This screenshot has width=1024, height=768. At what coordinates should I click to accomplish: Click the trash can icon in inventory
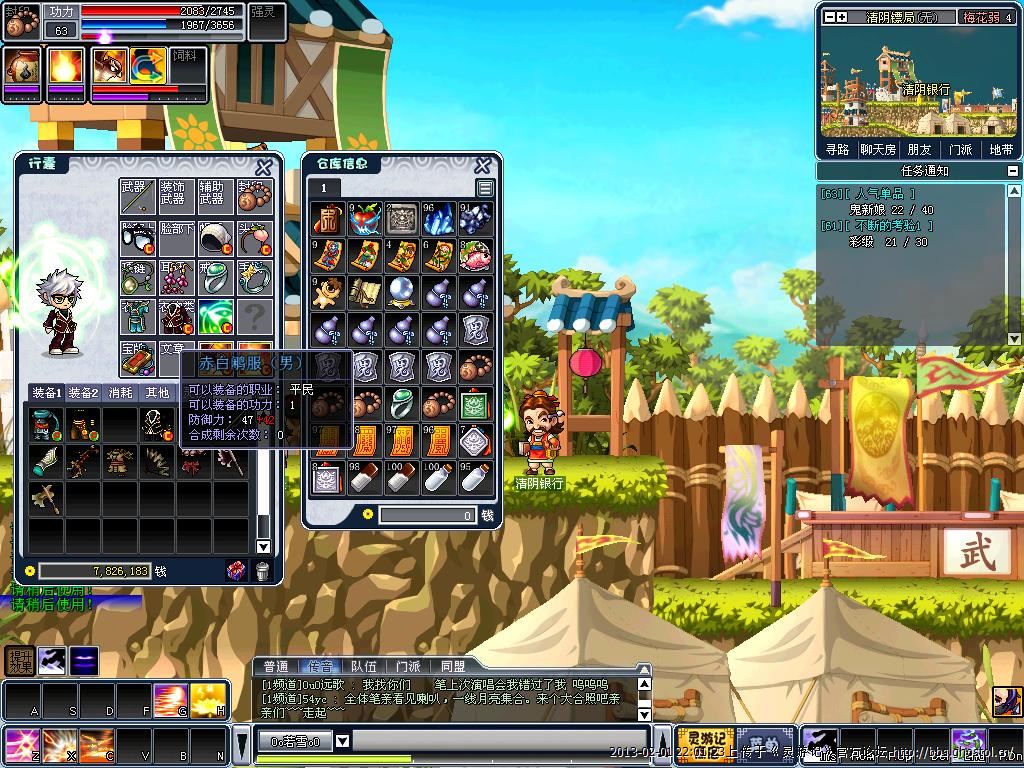262,571
